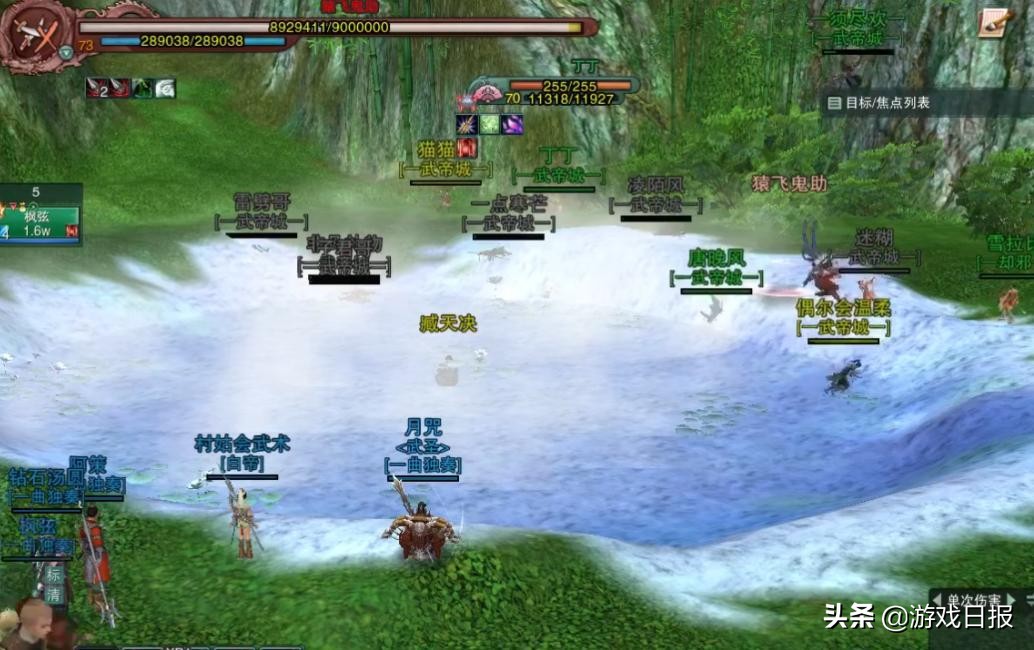The height and width of the screenshot is (650, 1034).
Task: Inspect the green cloaked figure buff icon
Action: click(x=142, y=89)
